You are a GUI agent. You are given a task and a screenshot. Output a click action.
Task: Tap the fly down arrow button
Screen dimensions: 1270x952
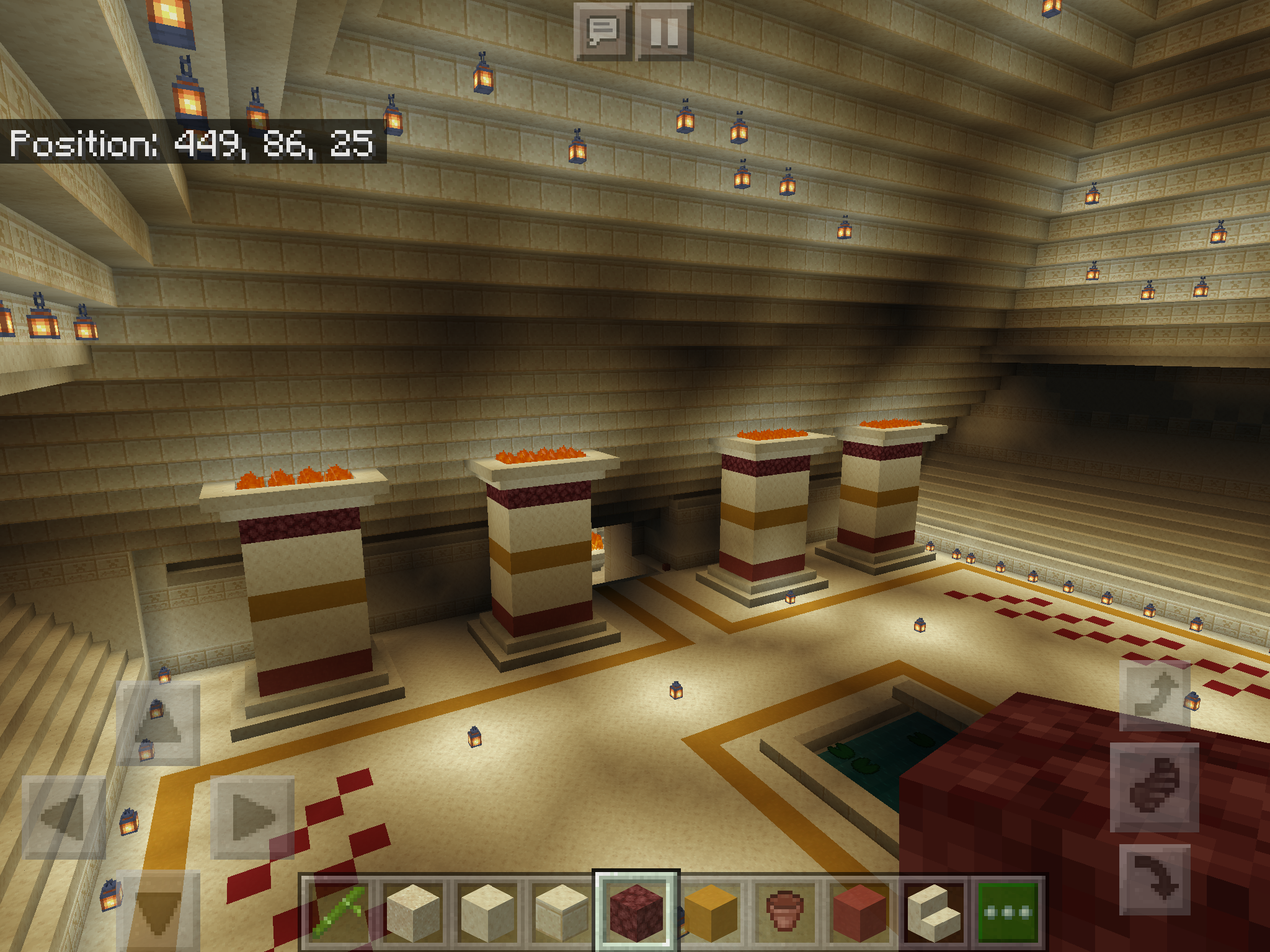point(1155,879)
